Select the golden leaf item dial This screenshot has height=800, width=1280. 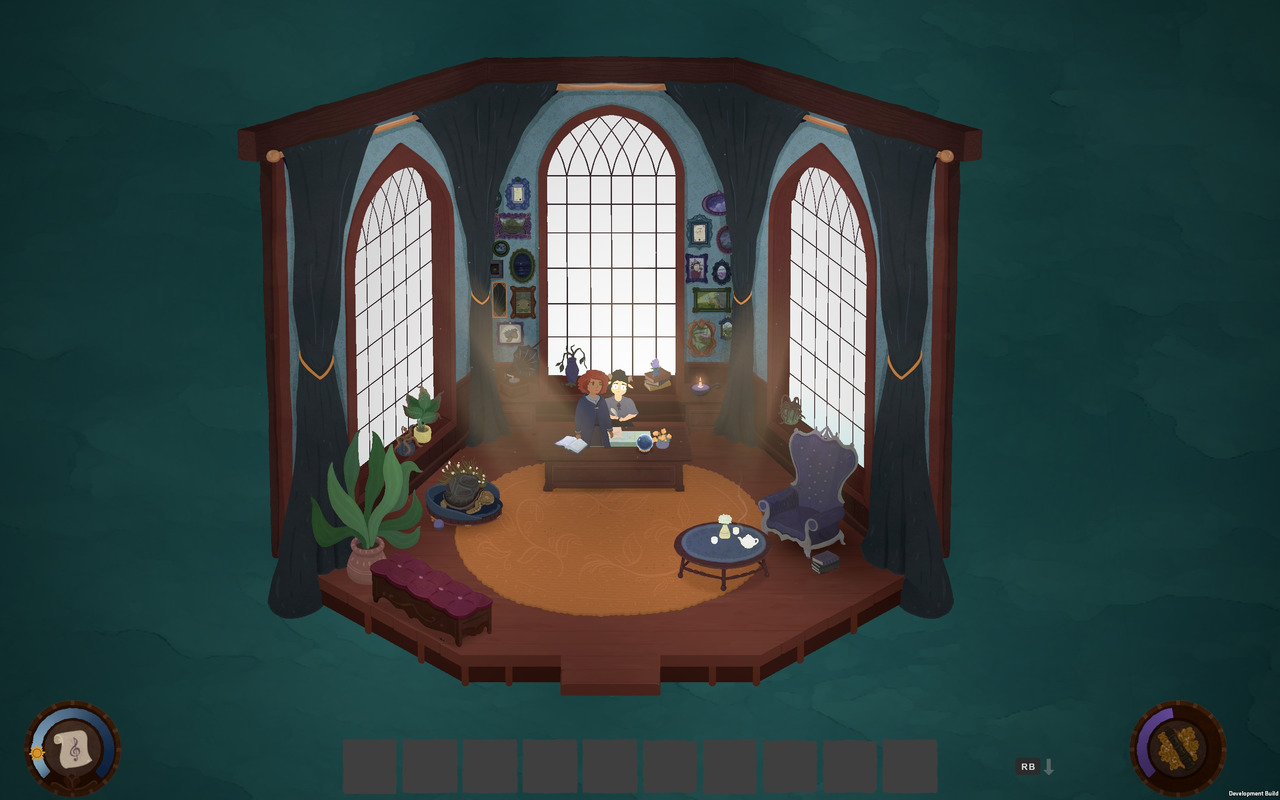pos(1177,748)
